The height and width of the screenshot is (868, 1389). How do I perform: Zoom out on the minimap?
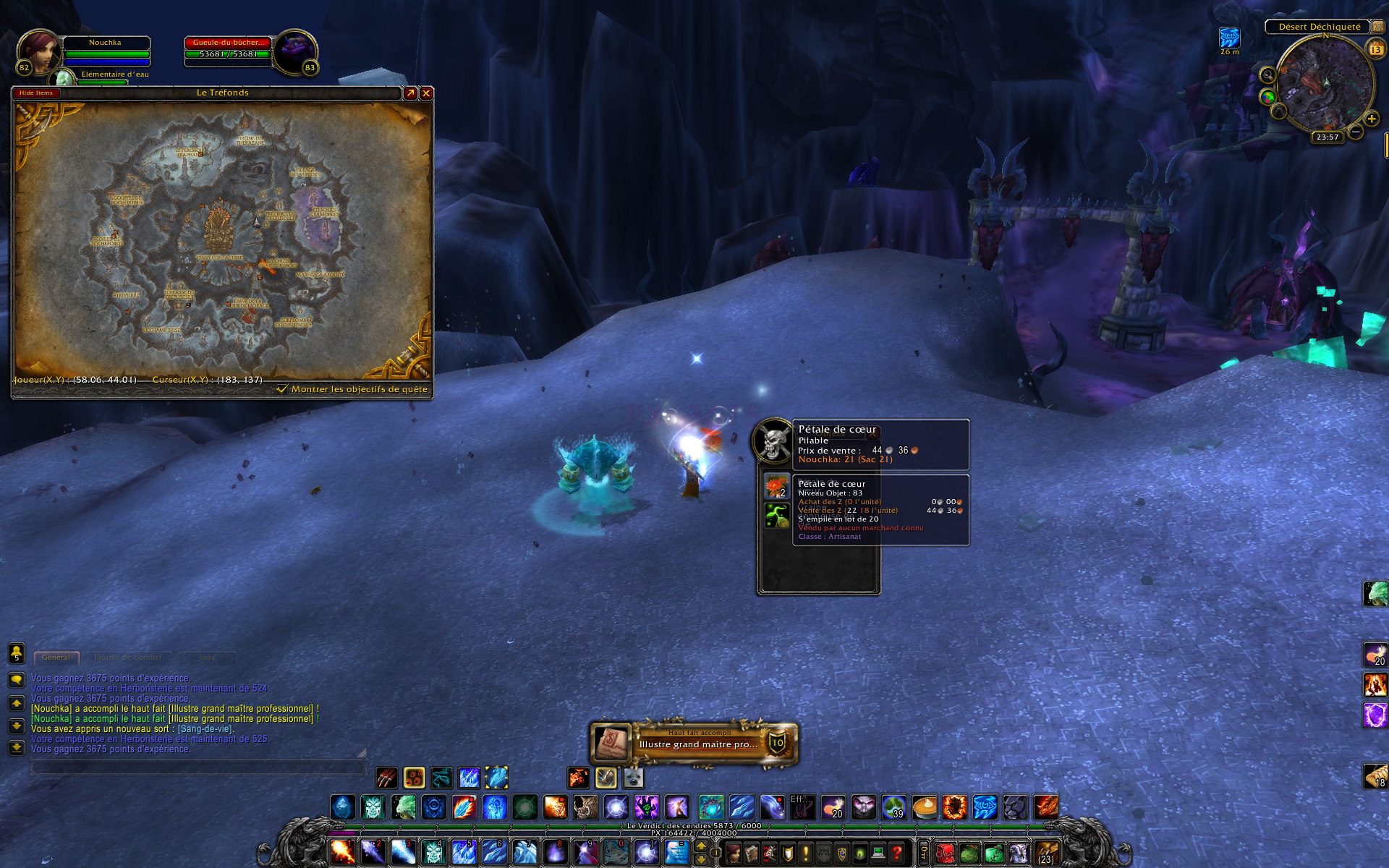click(1356, 132)
